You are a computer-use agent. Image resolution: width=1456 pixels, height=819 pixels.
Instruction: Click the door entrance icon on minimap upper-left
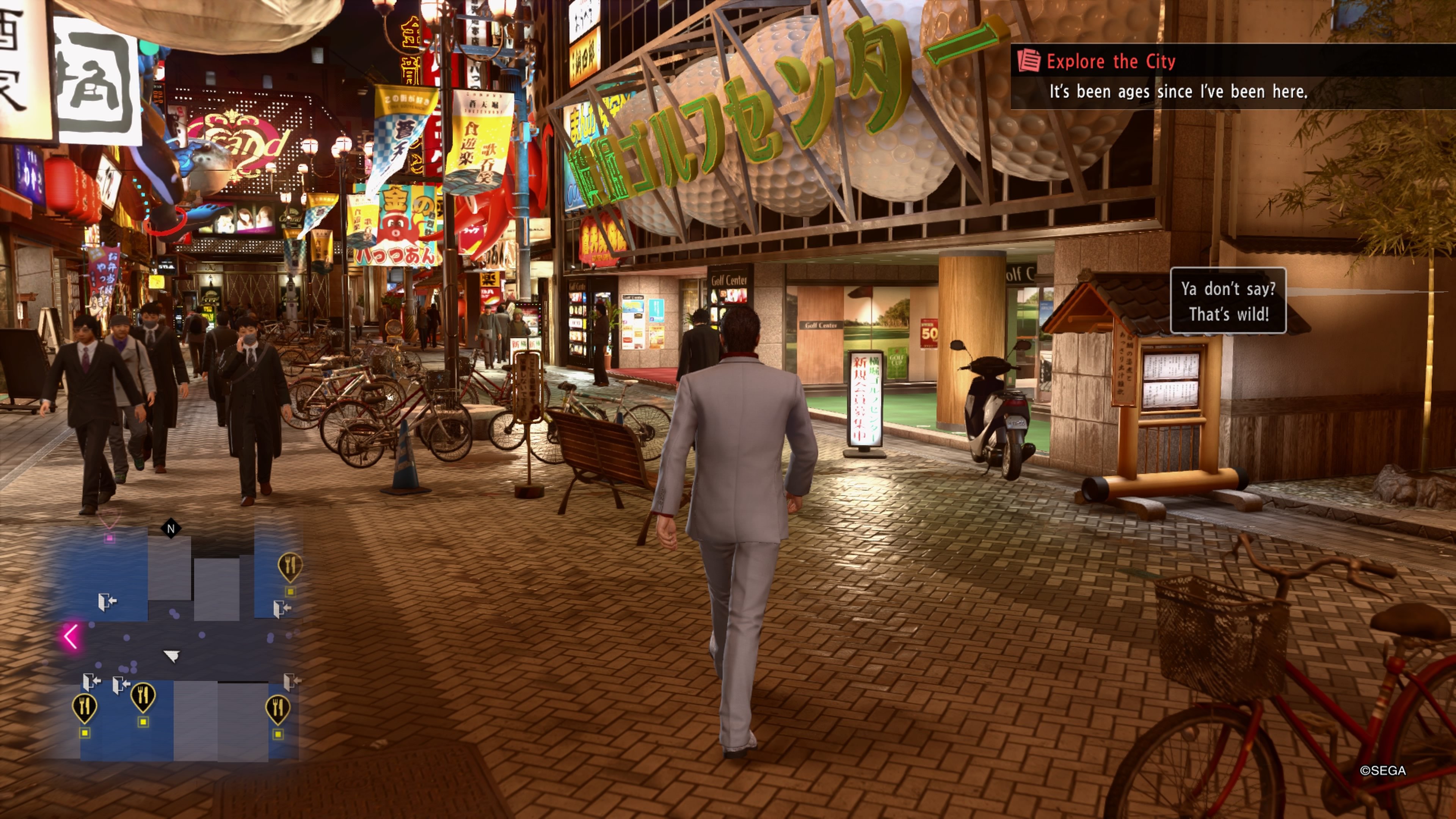click(107, 601)
